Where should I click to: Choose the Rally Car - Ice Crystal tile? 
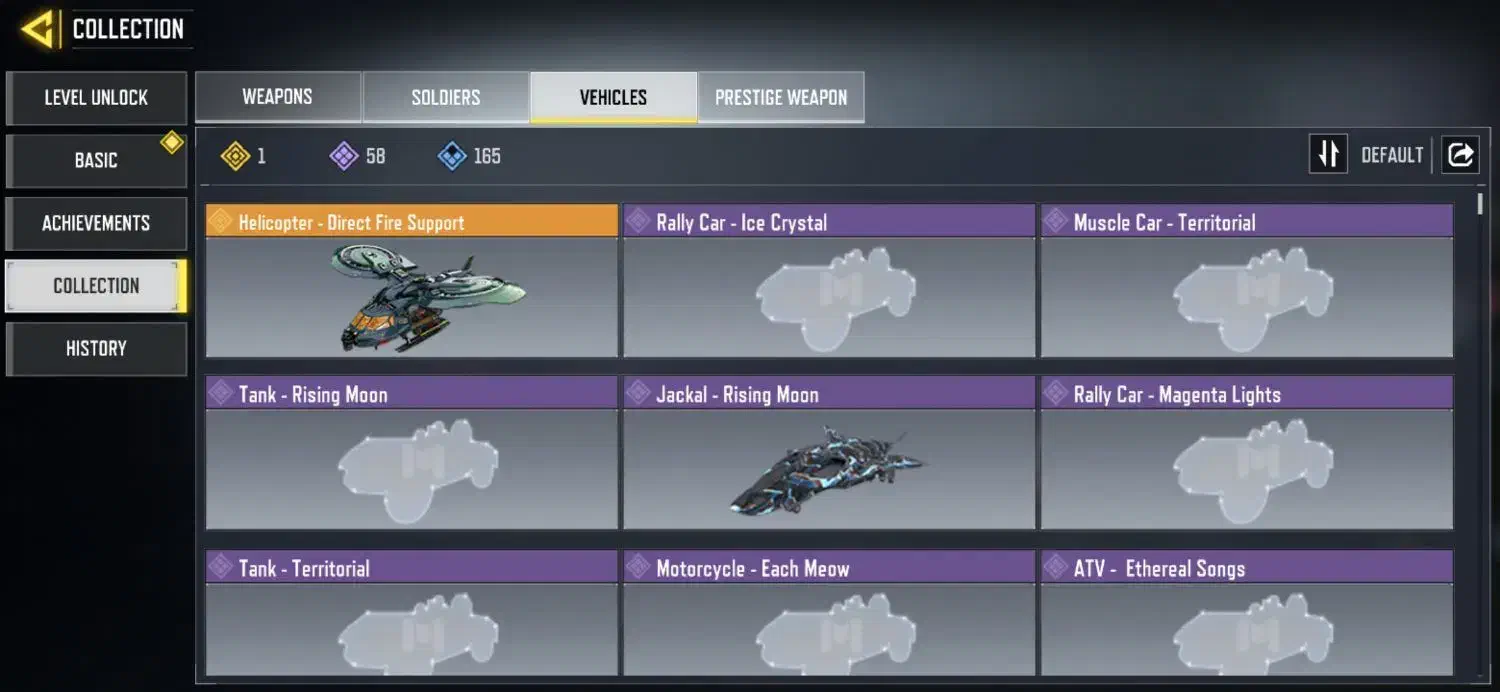click(x=829, y=281)
